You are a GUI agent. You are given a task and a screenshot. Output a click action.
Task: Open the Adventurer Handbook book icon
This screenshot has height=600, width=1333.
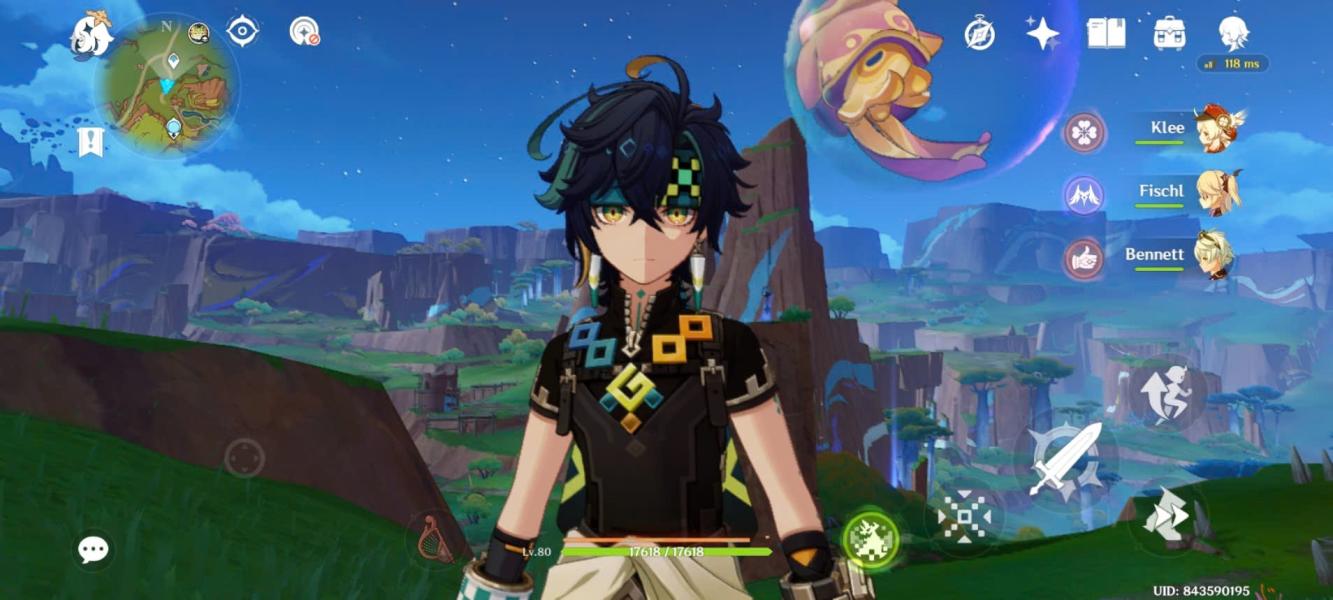1106,33
